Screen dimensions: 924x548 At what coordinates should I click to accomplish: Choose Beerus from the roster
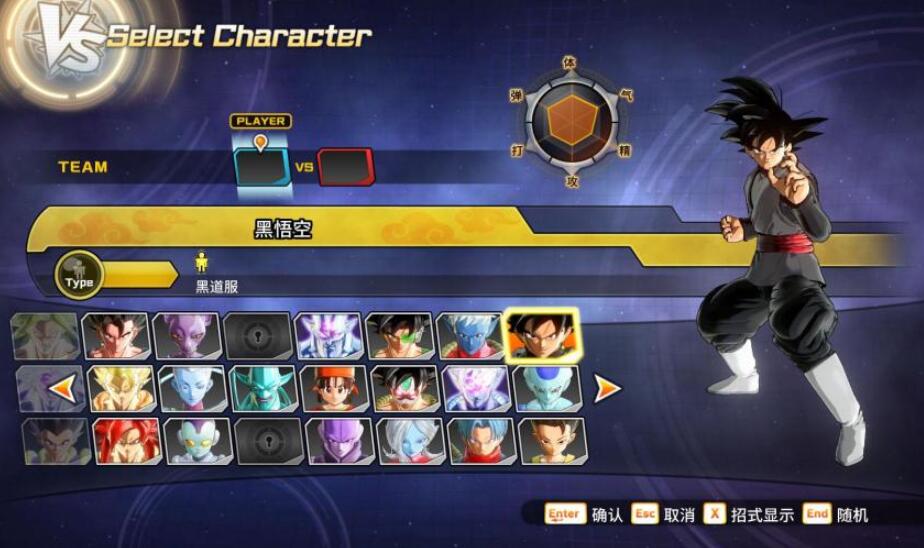pyautogui.click(x=188, y=336)
